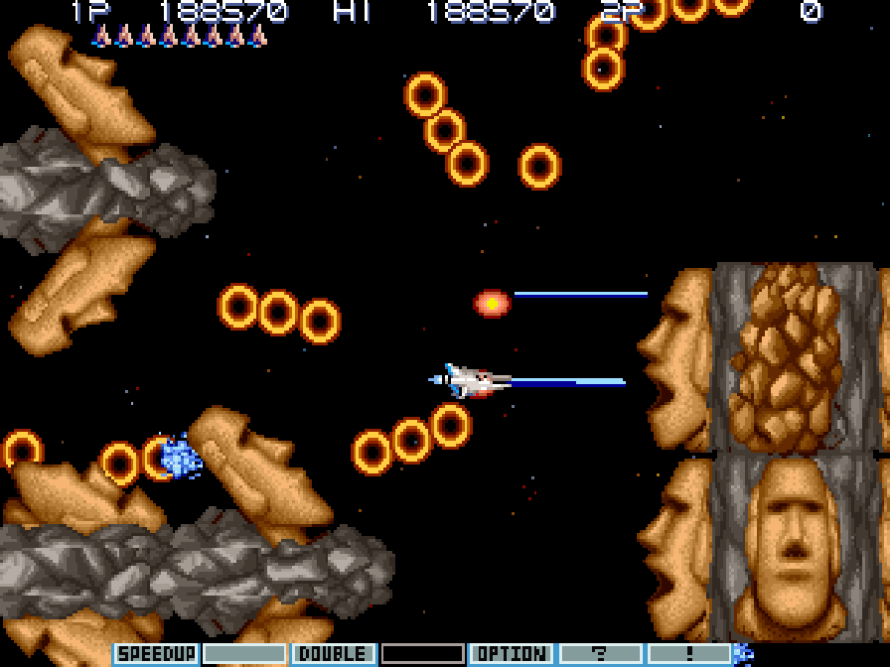This screenshot has height=667, width=890.
Task: Select the question mark power-up cell
Action: [600, 654]
